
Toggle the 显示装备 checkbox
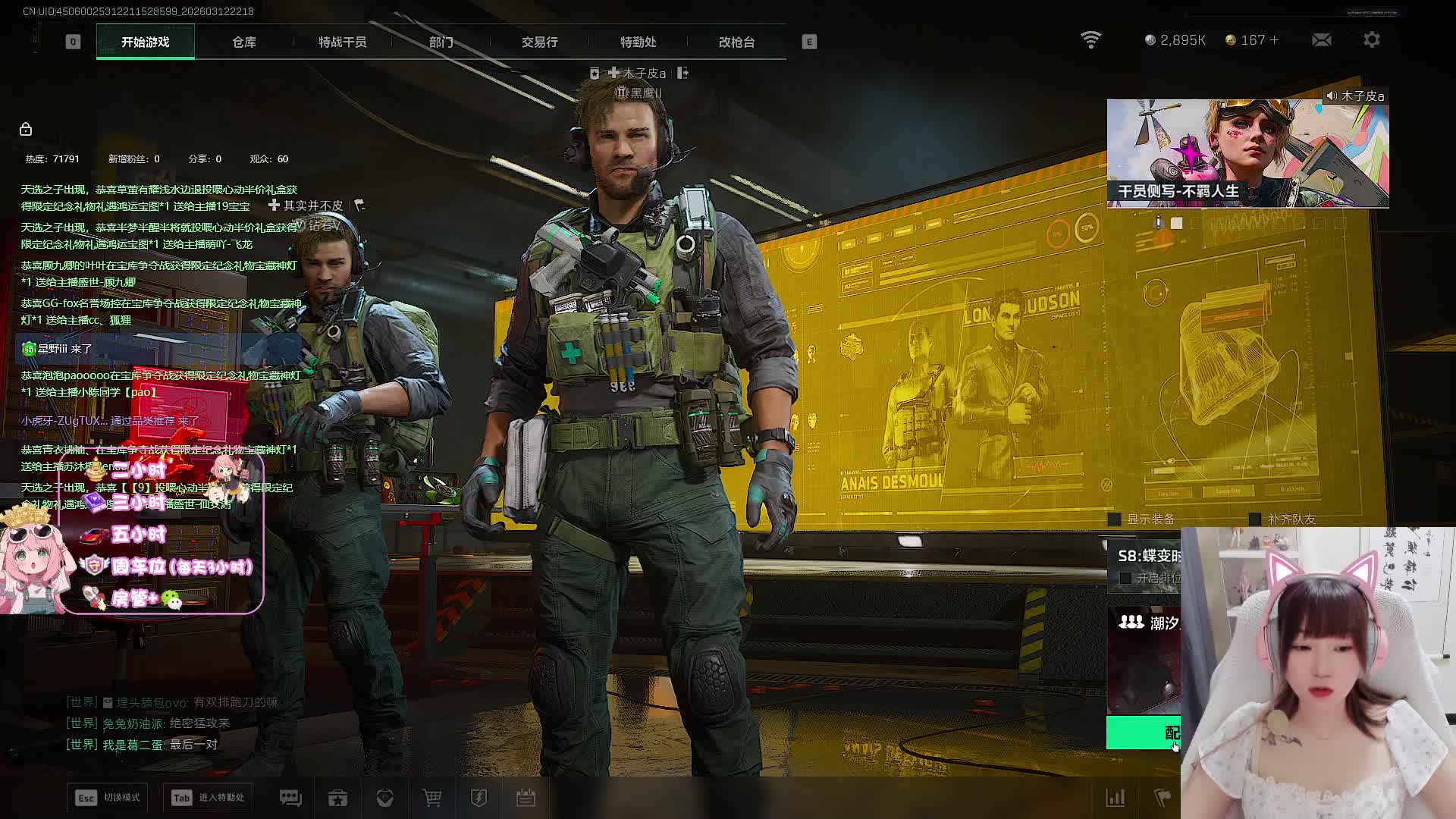click(1115, 519)
